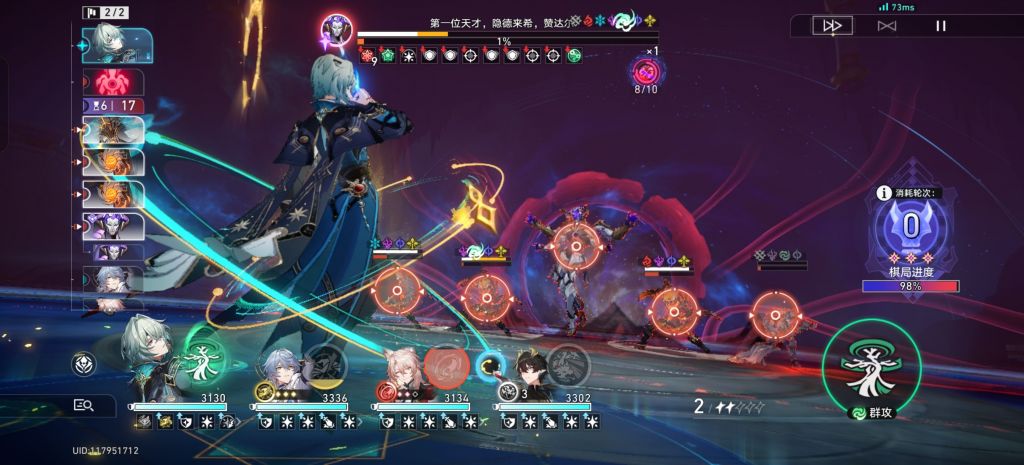
Task: Select the top character portrait in turn order
Action: coord(119,45)
